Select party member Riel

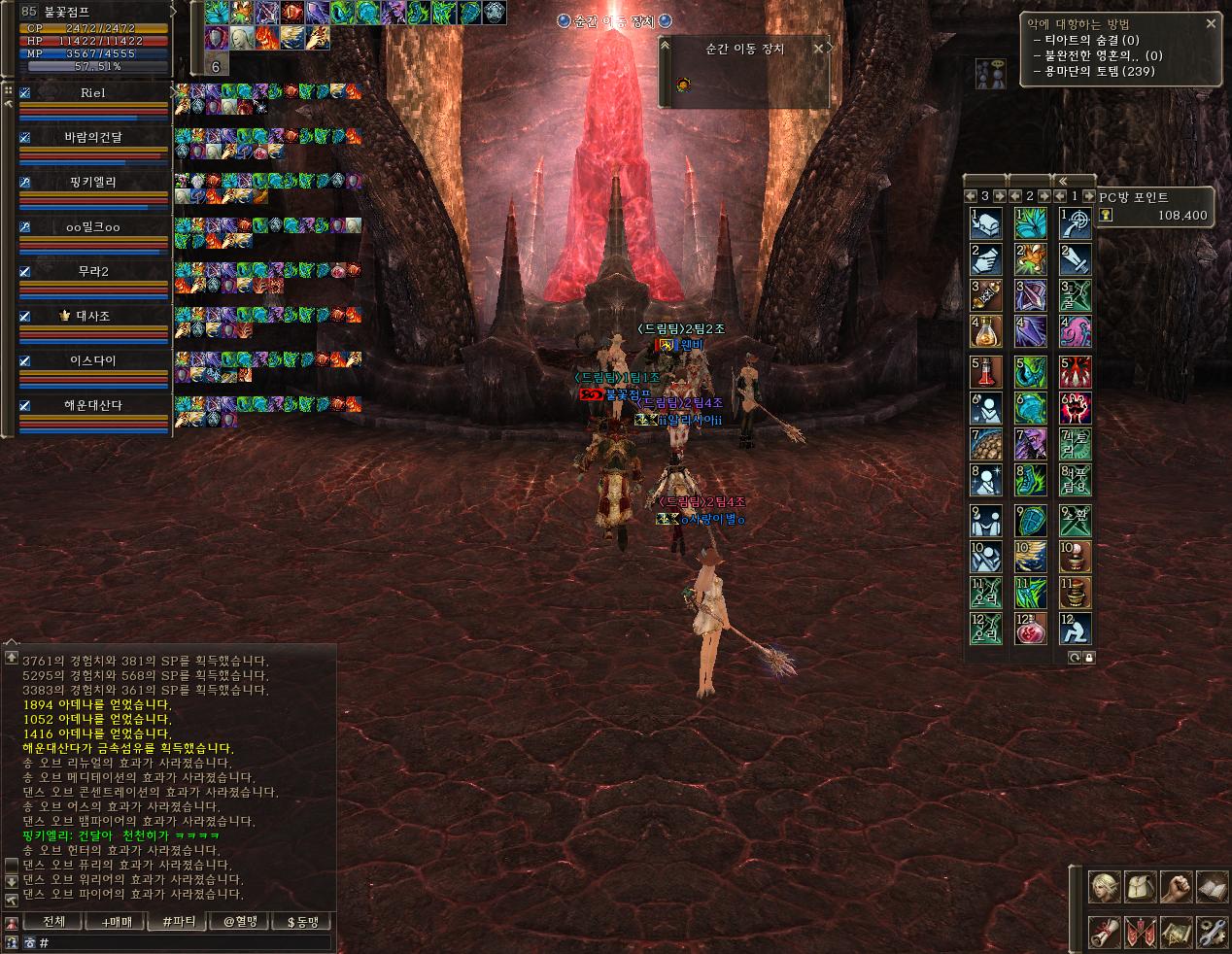click(93, 93)
